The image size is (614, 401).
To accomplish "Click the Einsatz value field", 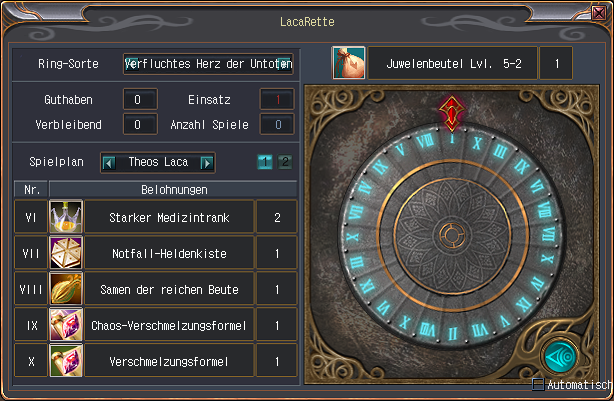I will pyautogui.click(x=278, y=99).
